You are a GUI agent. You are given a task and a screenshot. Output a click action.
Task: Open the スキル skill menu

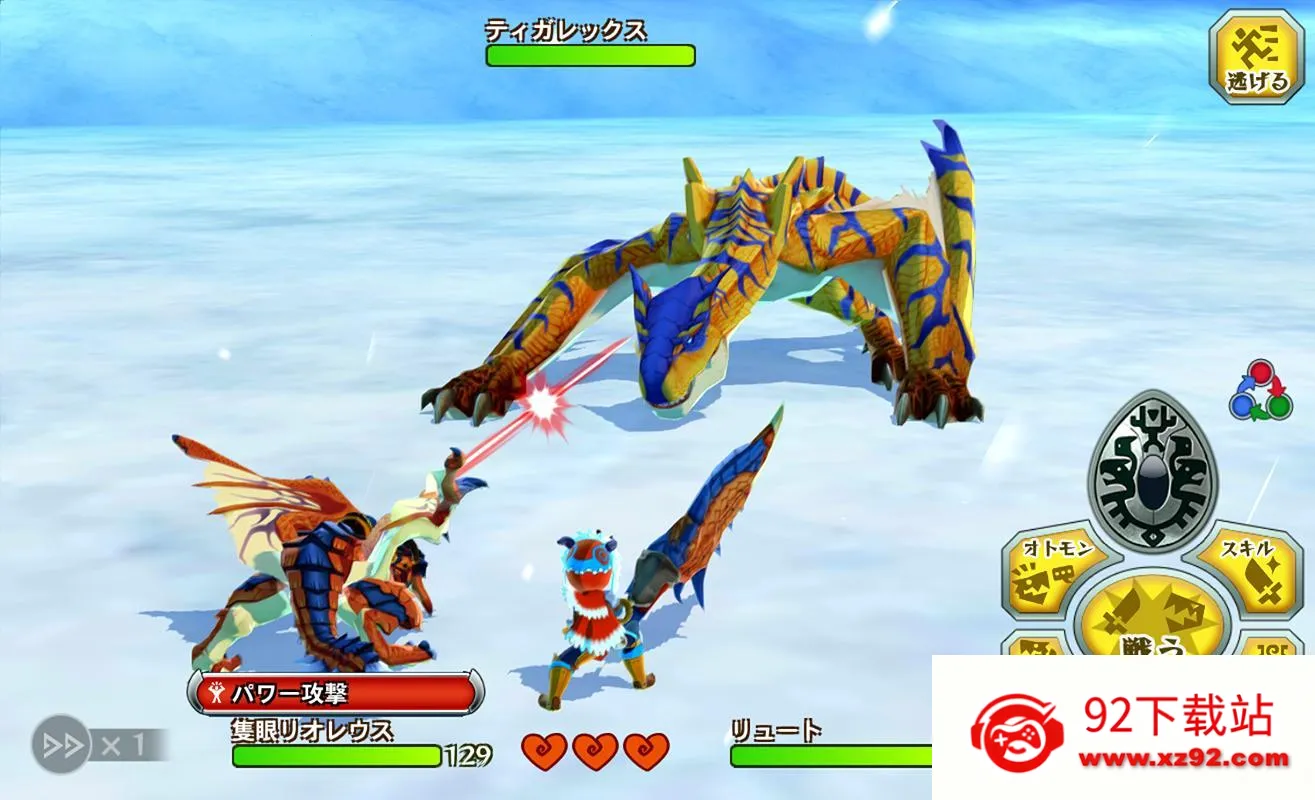(x=1251, y=573)
